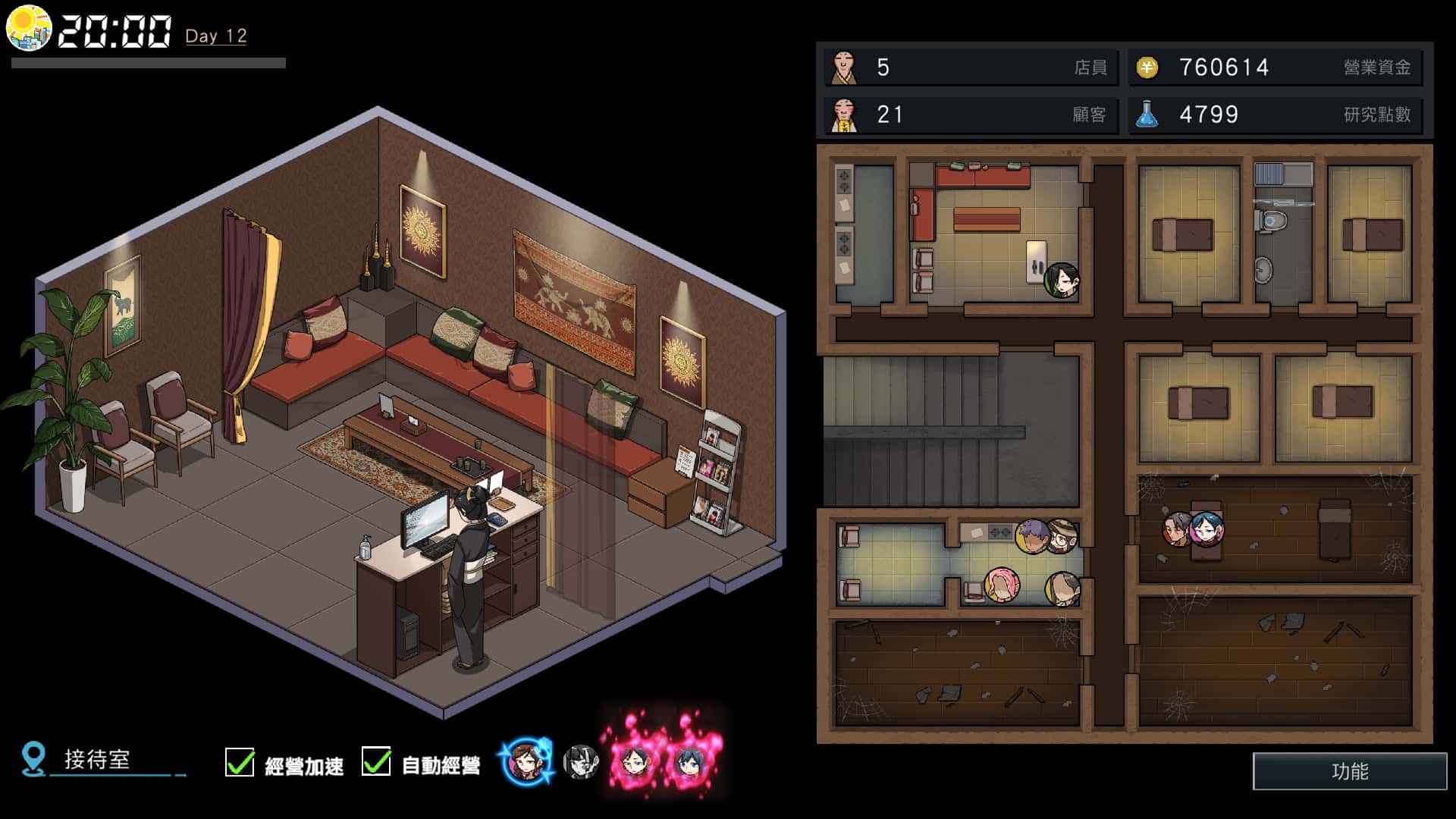Viewport: 1456px width, 819px height.
Task: Select the blue-haired girl marker on floor map
Action: pos(1206,529)
